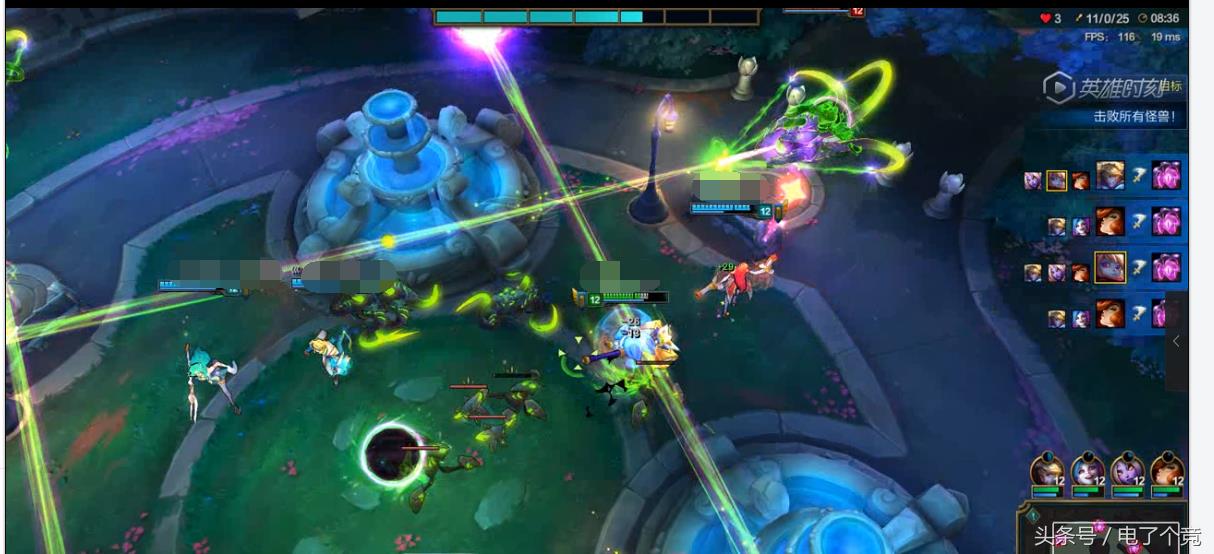1214x554 pixels.
Task: Collapse the side panel with the arrow
Action: coord(1176,341)
